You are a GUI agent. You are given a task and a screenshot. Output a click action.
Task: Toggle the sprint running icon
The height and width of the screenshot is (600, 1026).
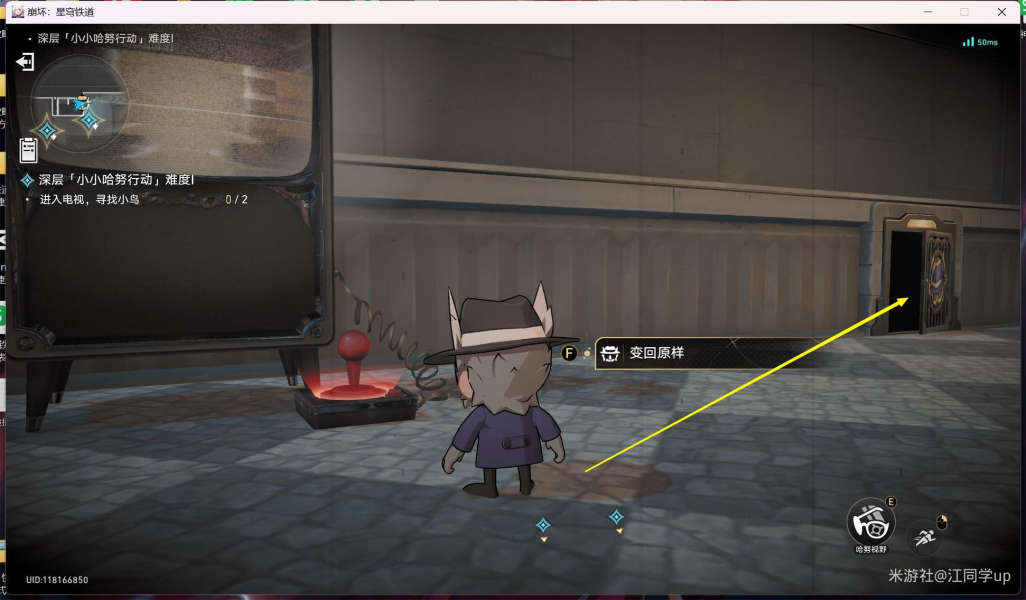(x=925, y=539)
